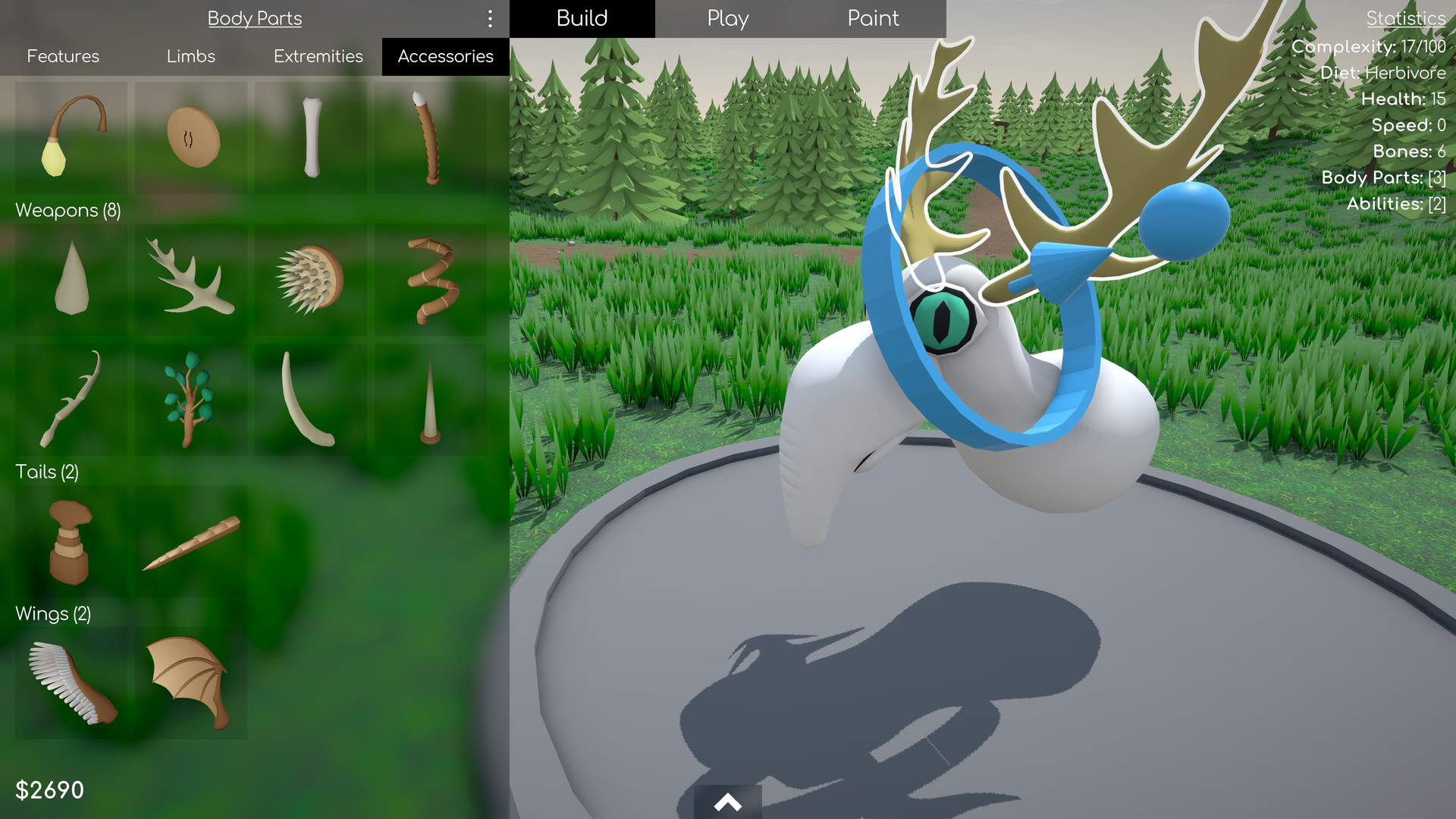Click the Body Parts header
The image size is (1456, 819).
[255, 18]
